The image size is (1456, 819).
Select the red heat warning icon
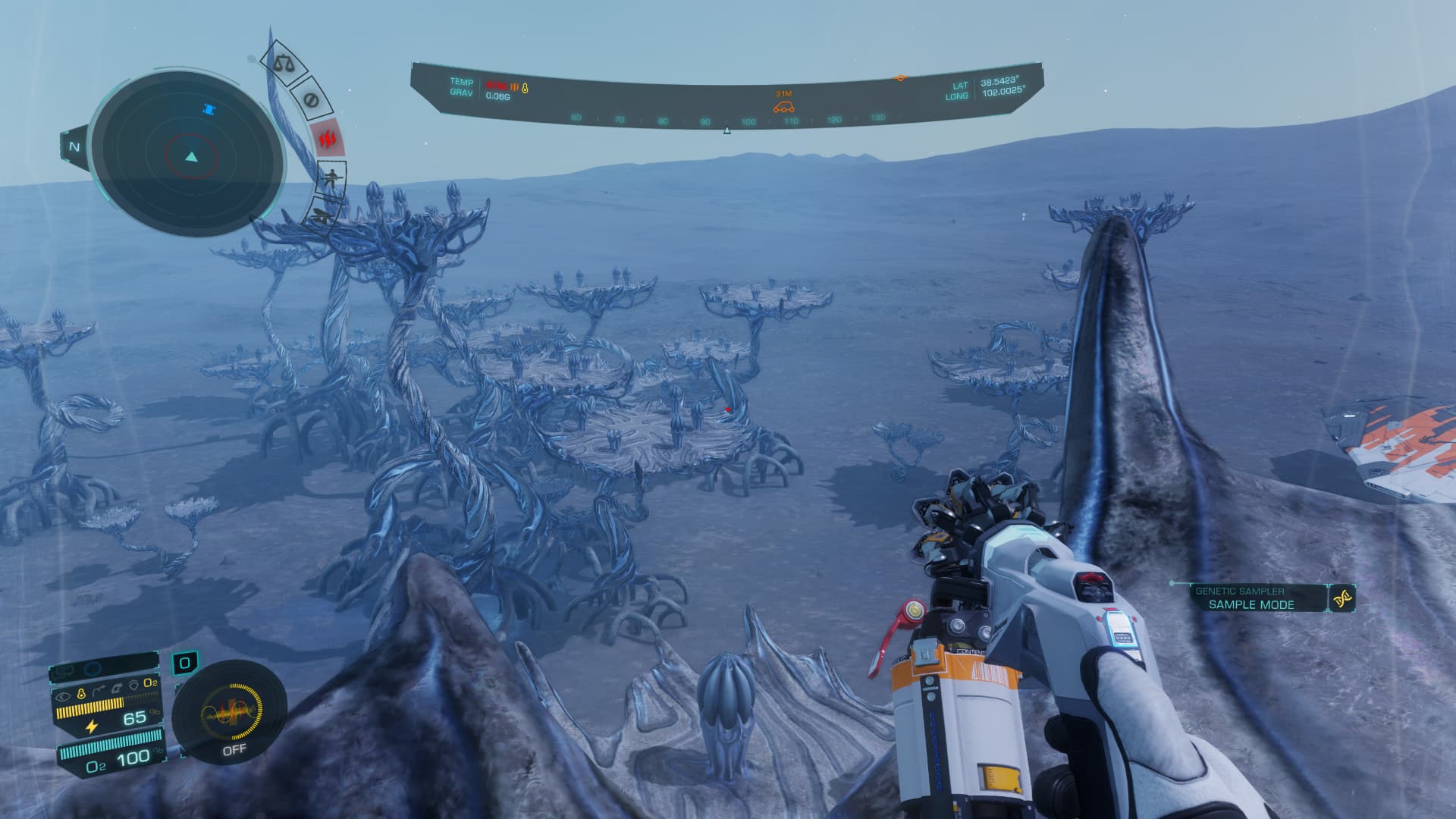pos(328,139)
